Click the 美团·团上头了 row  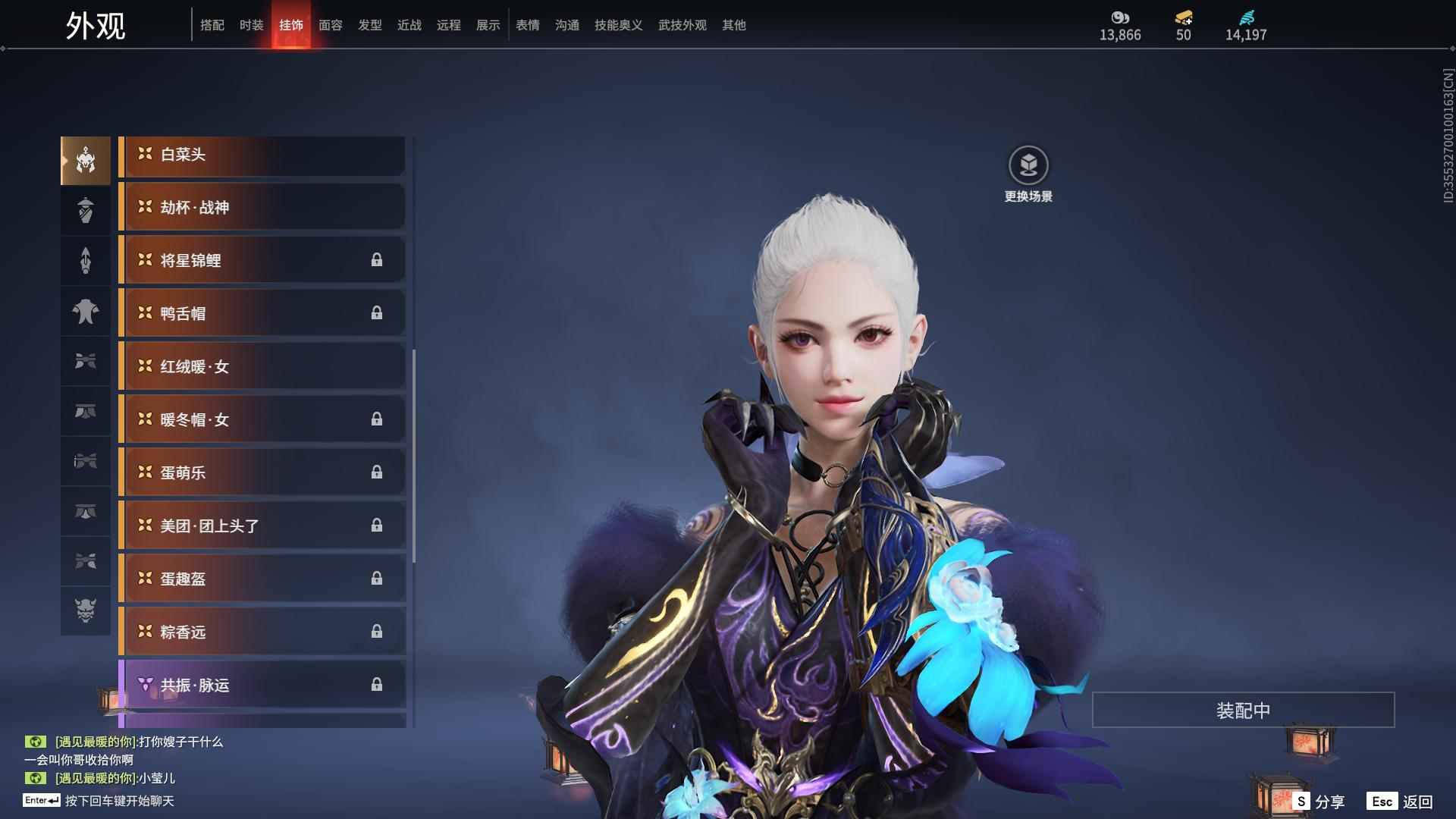[262, 526]
